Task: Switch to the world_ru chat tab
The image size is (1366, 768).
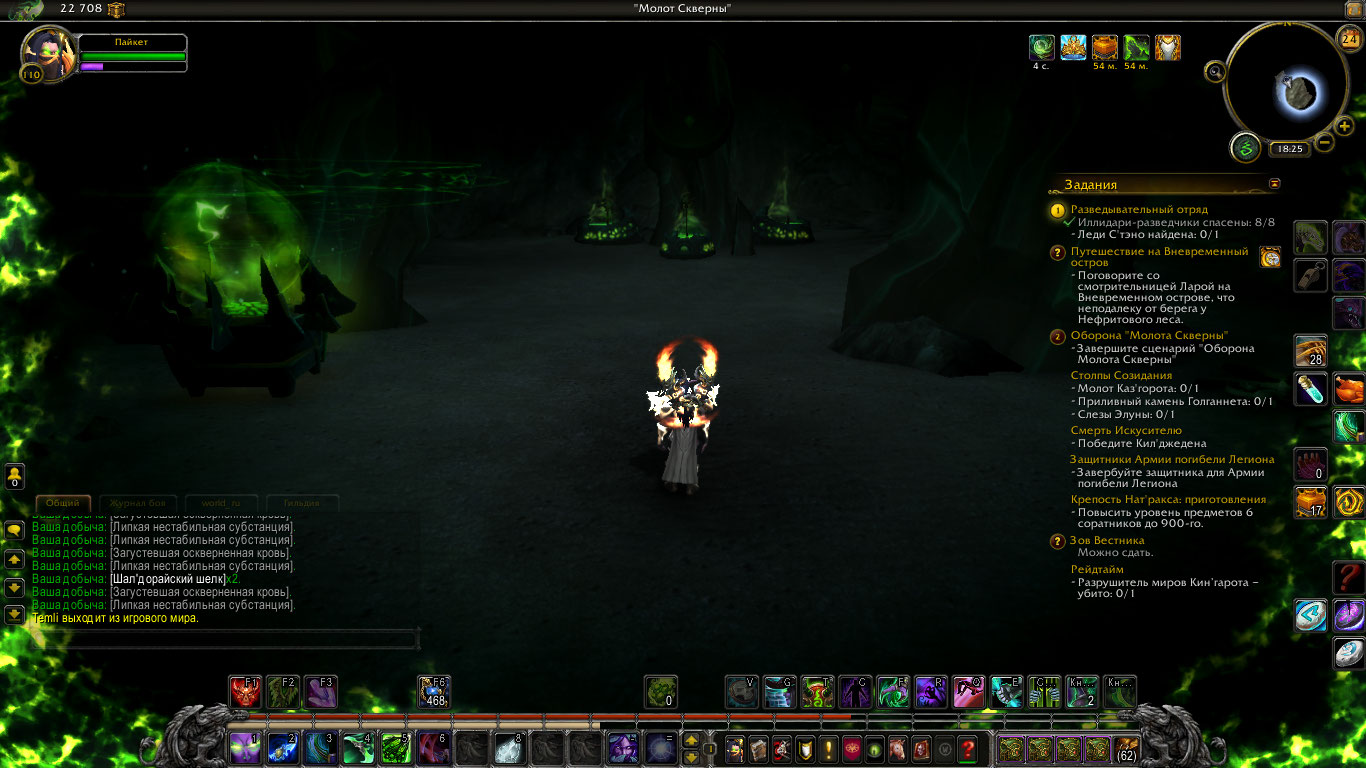Action: click(221, 503)
